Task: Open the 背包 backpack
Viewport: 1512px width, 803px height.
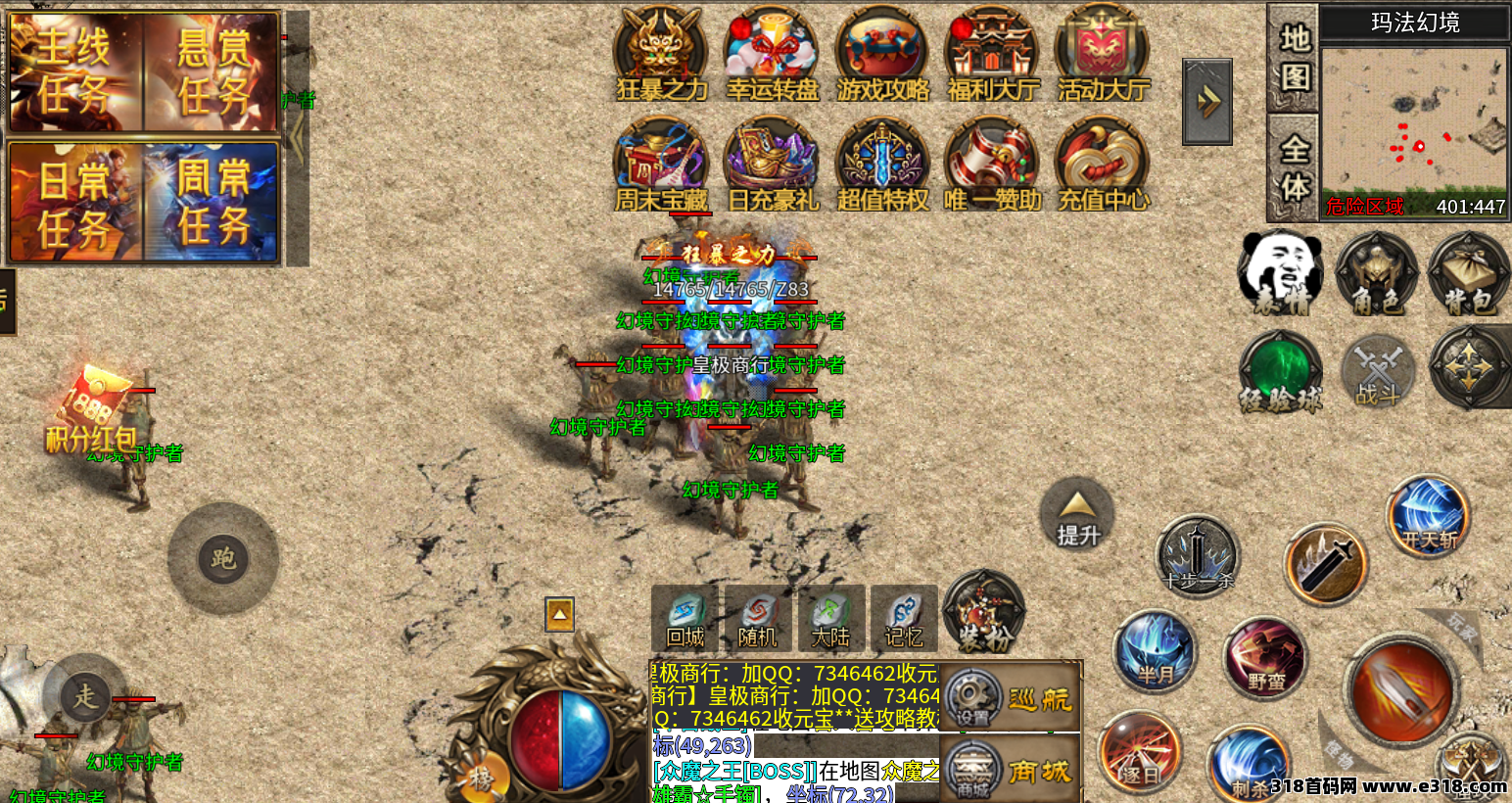Action: [1468, 275]
